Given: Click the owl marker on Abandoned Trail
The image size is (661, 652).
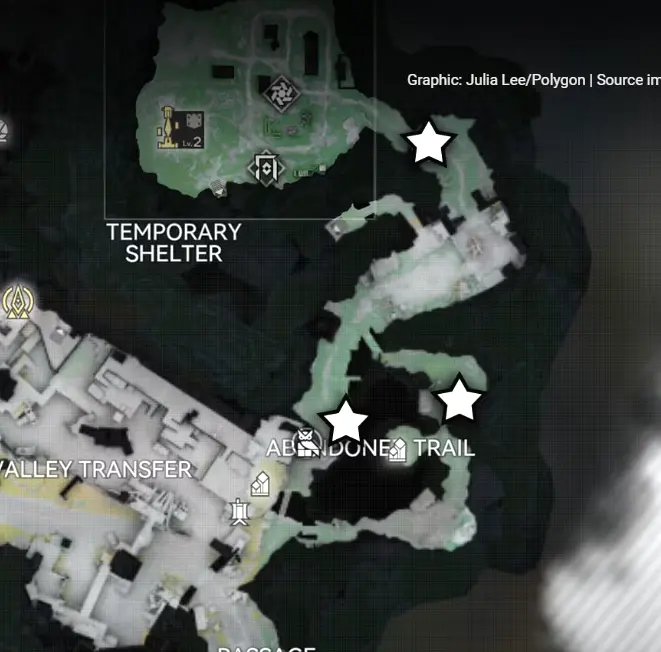Looking at the screenshot, I should pyautogui.click(x=308, y=439).
